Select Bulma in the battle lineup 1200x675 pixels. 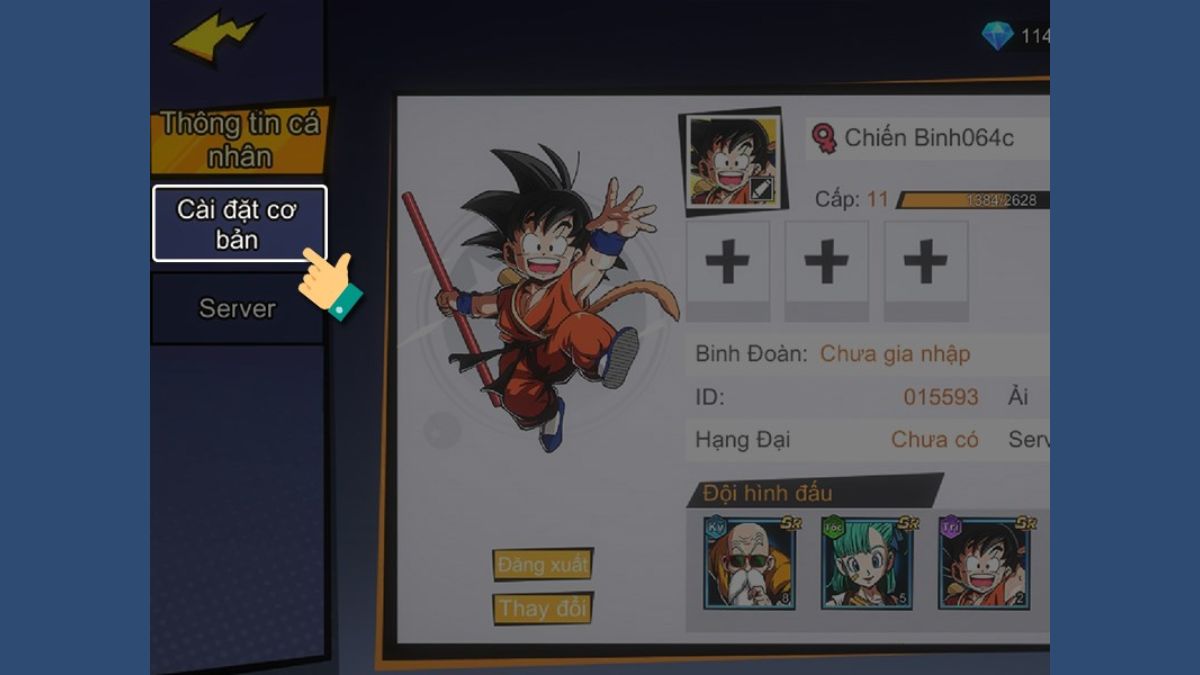pos(866,564)
